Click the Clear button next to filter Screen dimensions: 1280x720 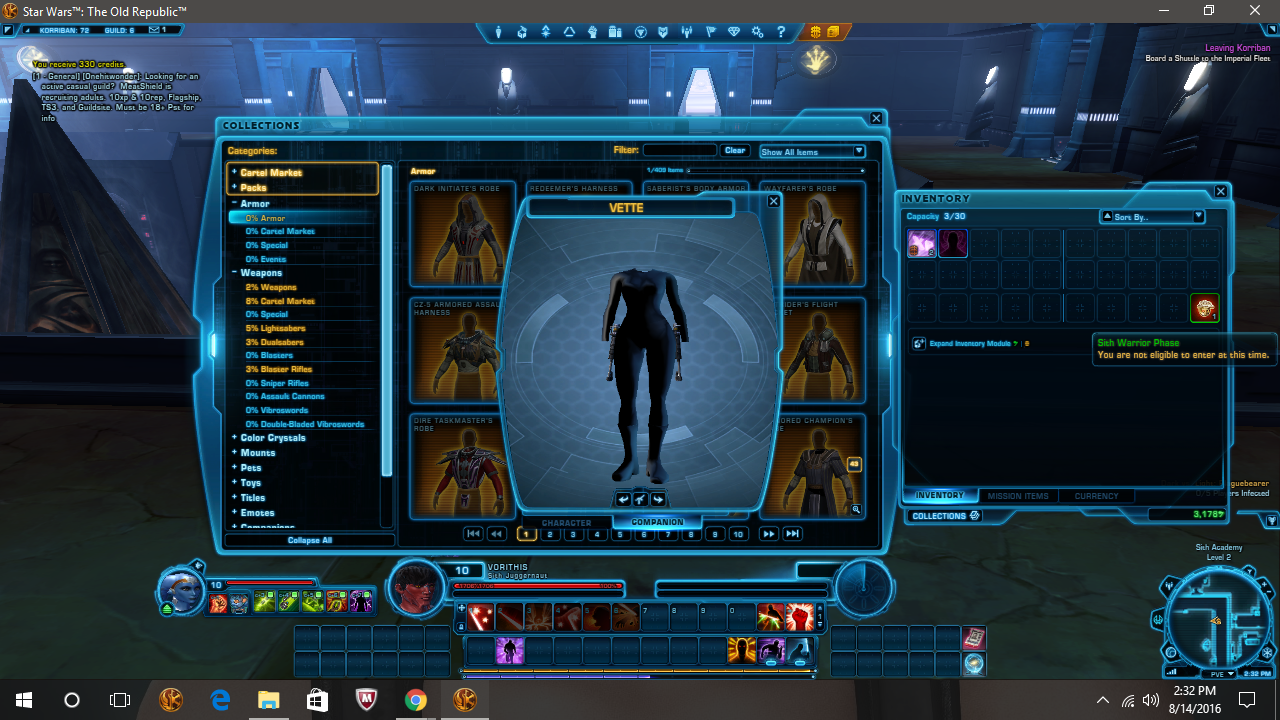pos(735,150)
